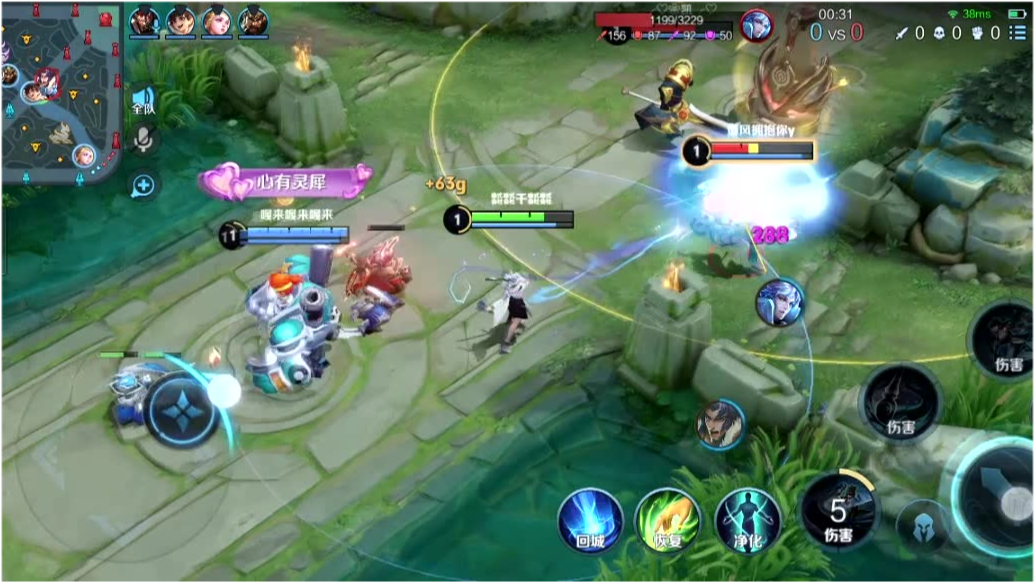
Task: Toggle the crossed-out microphone button
Action: pyautogui.click(x=143, y=140)
